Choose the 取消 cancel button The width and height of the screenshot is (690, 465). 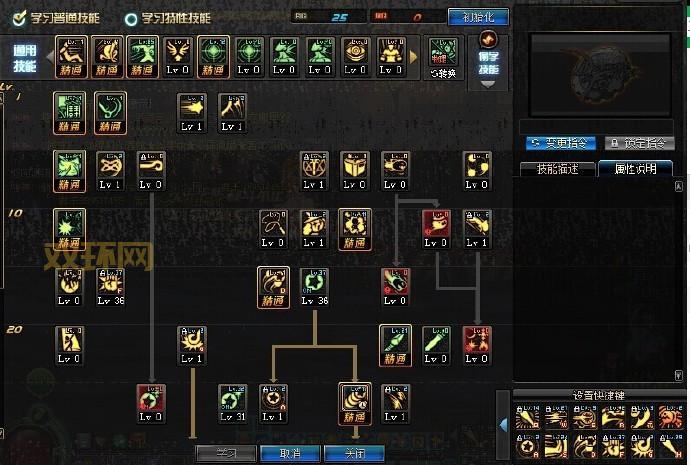[290, 453]
